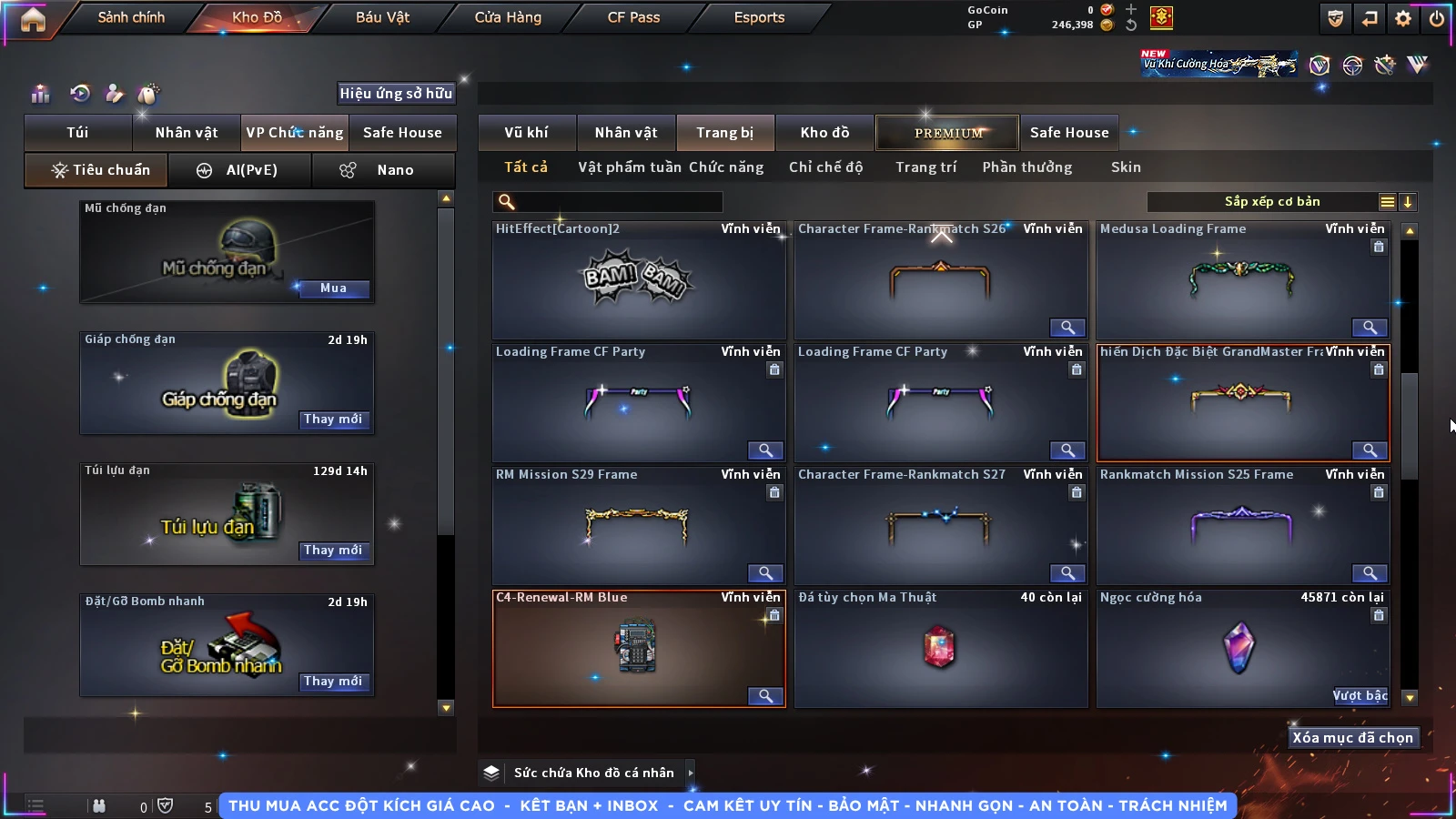Click the home icon
The image size is (1456, 819).
[x=33, y=19]
